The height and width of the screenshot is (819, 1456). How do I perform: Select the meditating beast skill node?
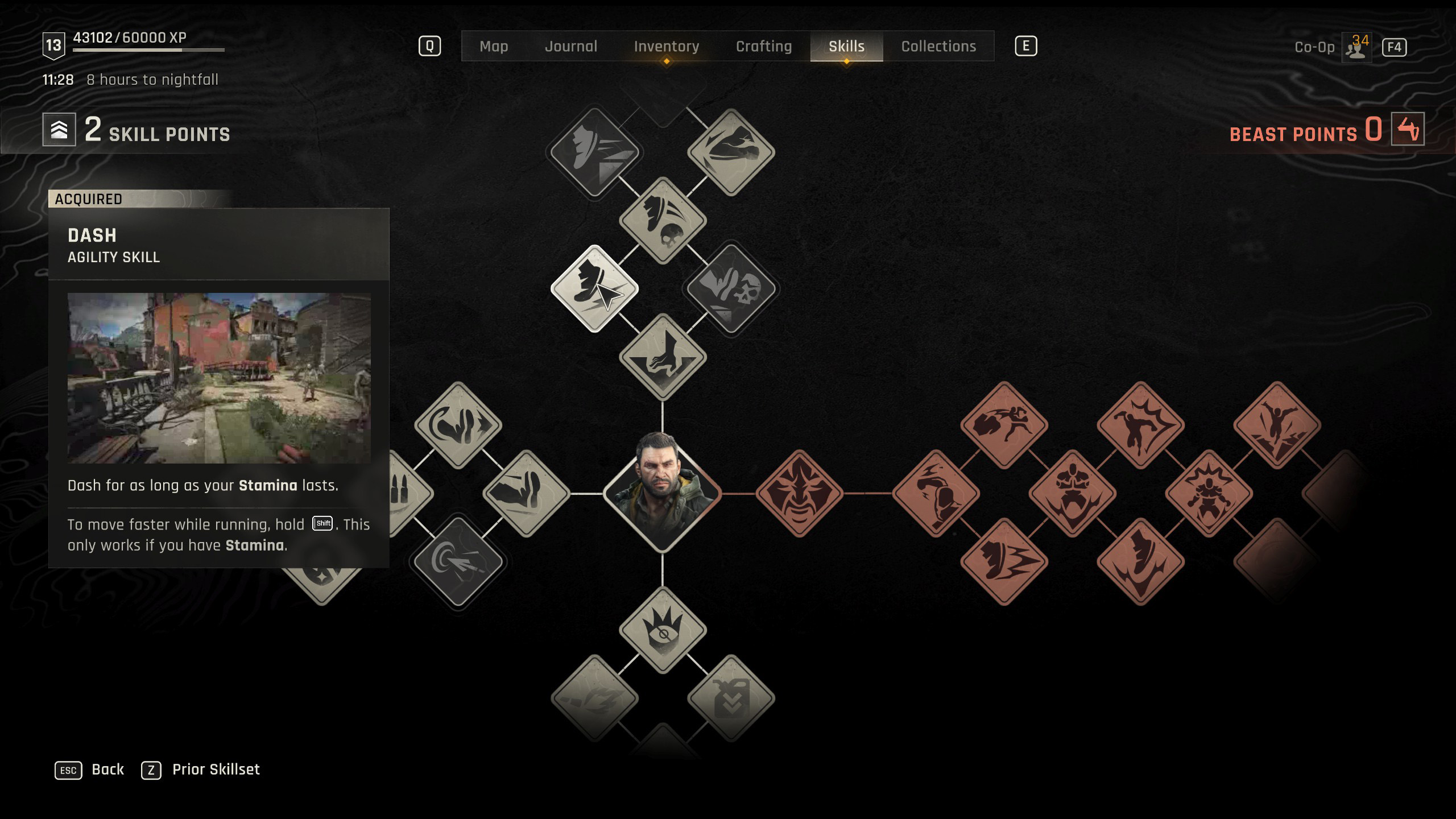click(x=1072, y=493)
